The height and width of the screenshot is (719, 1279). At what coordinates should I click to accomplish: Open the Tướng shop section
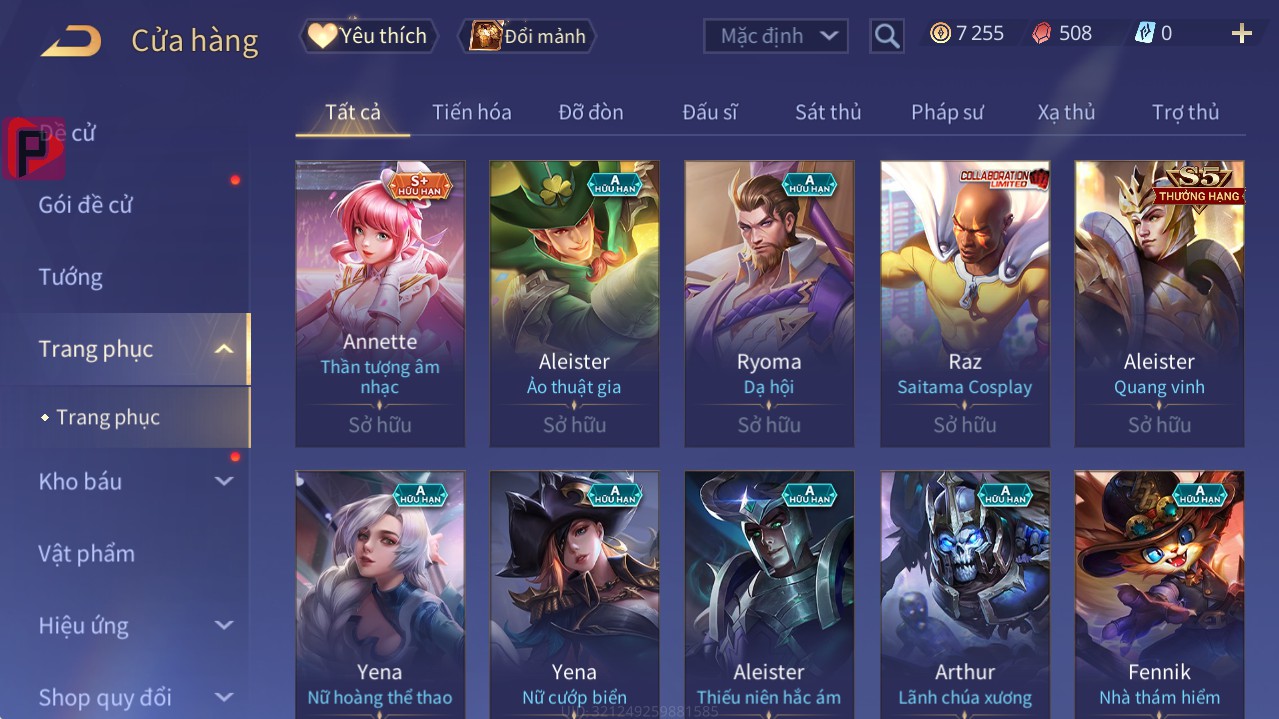point(71,277)
